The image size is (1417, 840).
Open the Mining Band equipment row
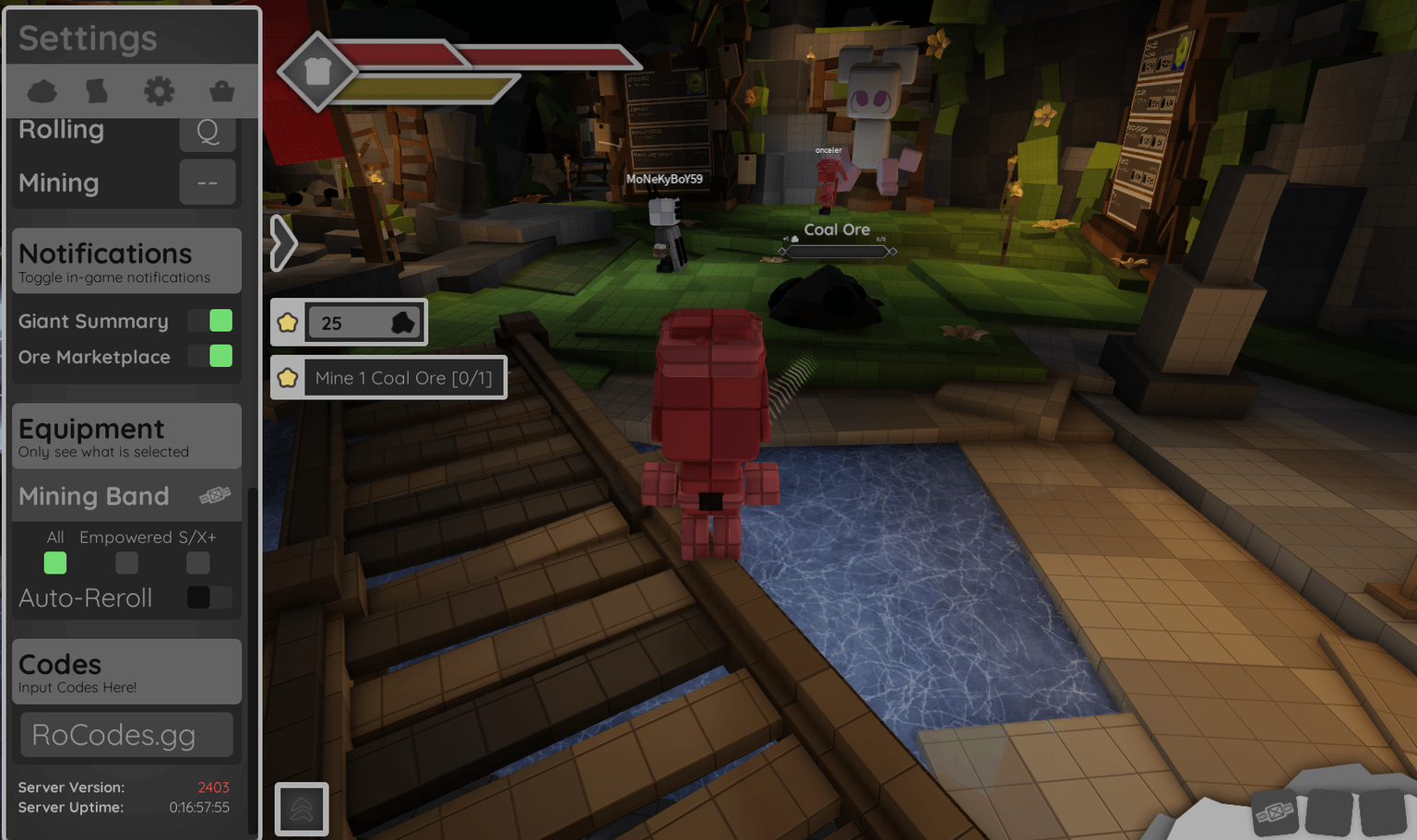pos(126,496)
